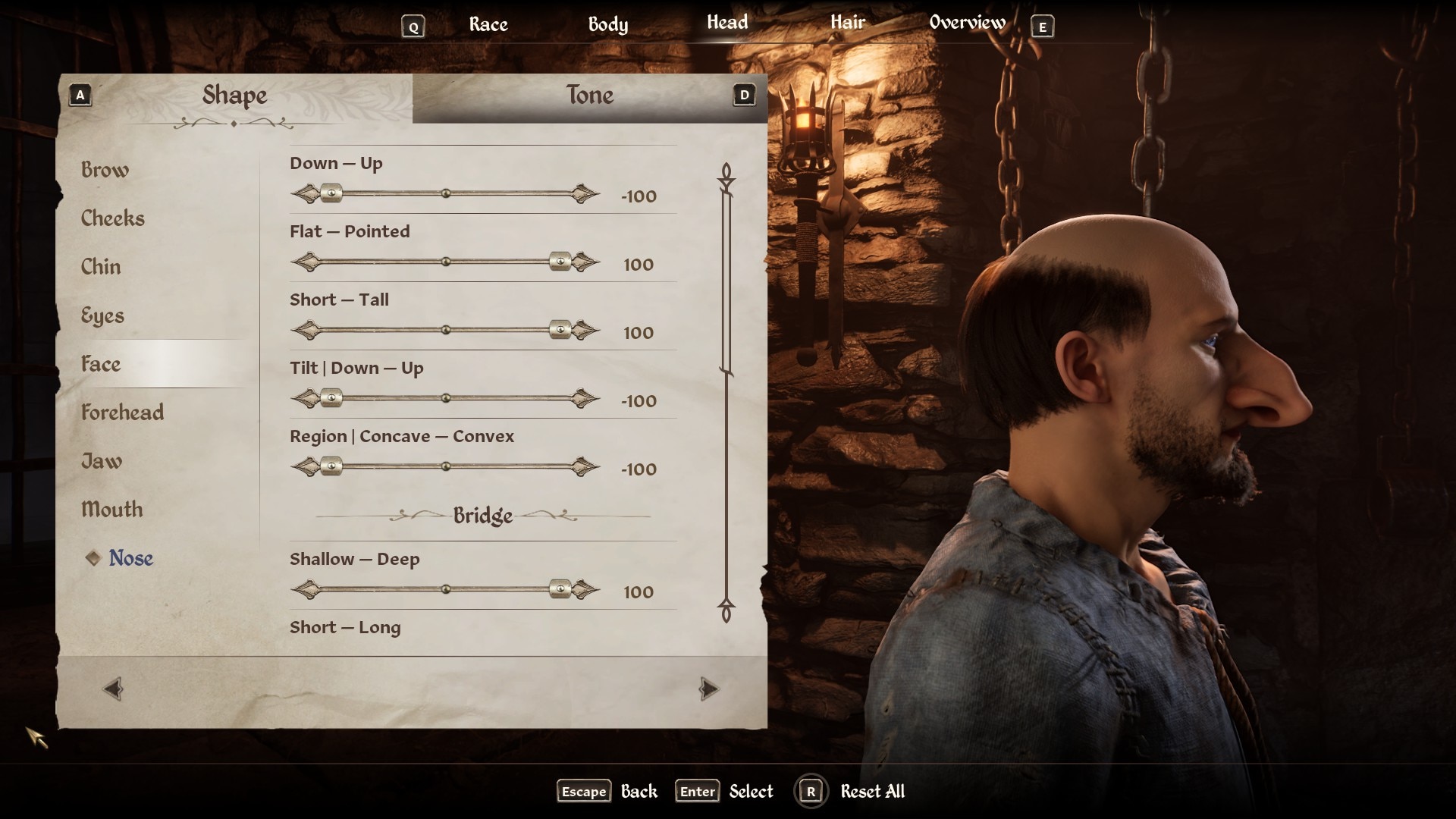1456x819 pixels.
Task: Go to the Hair tab
Action: point(847,23)
